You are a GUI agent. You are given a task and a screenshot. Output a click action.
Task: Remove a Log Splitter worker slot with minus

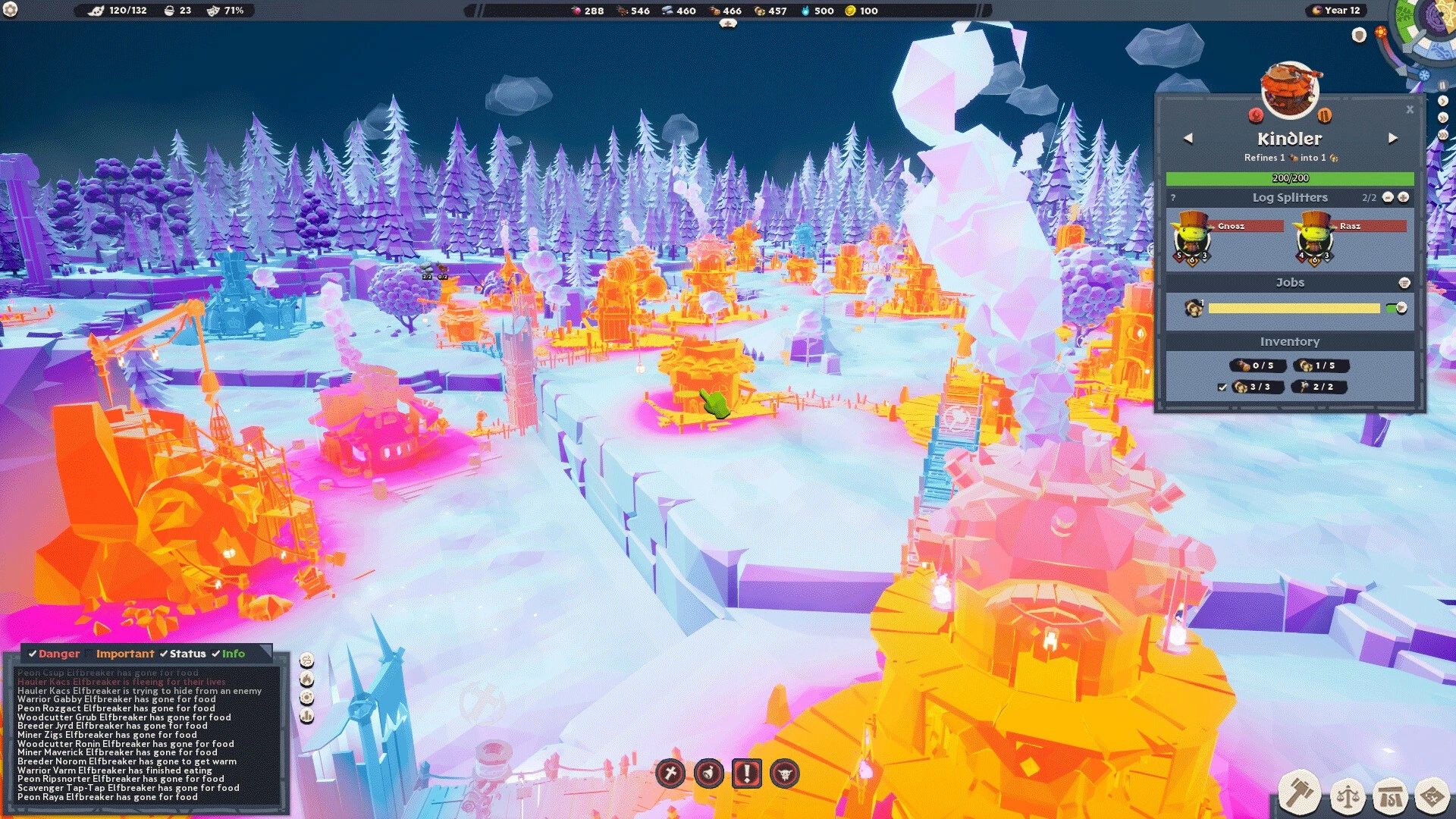click(x=1388, y=197)
